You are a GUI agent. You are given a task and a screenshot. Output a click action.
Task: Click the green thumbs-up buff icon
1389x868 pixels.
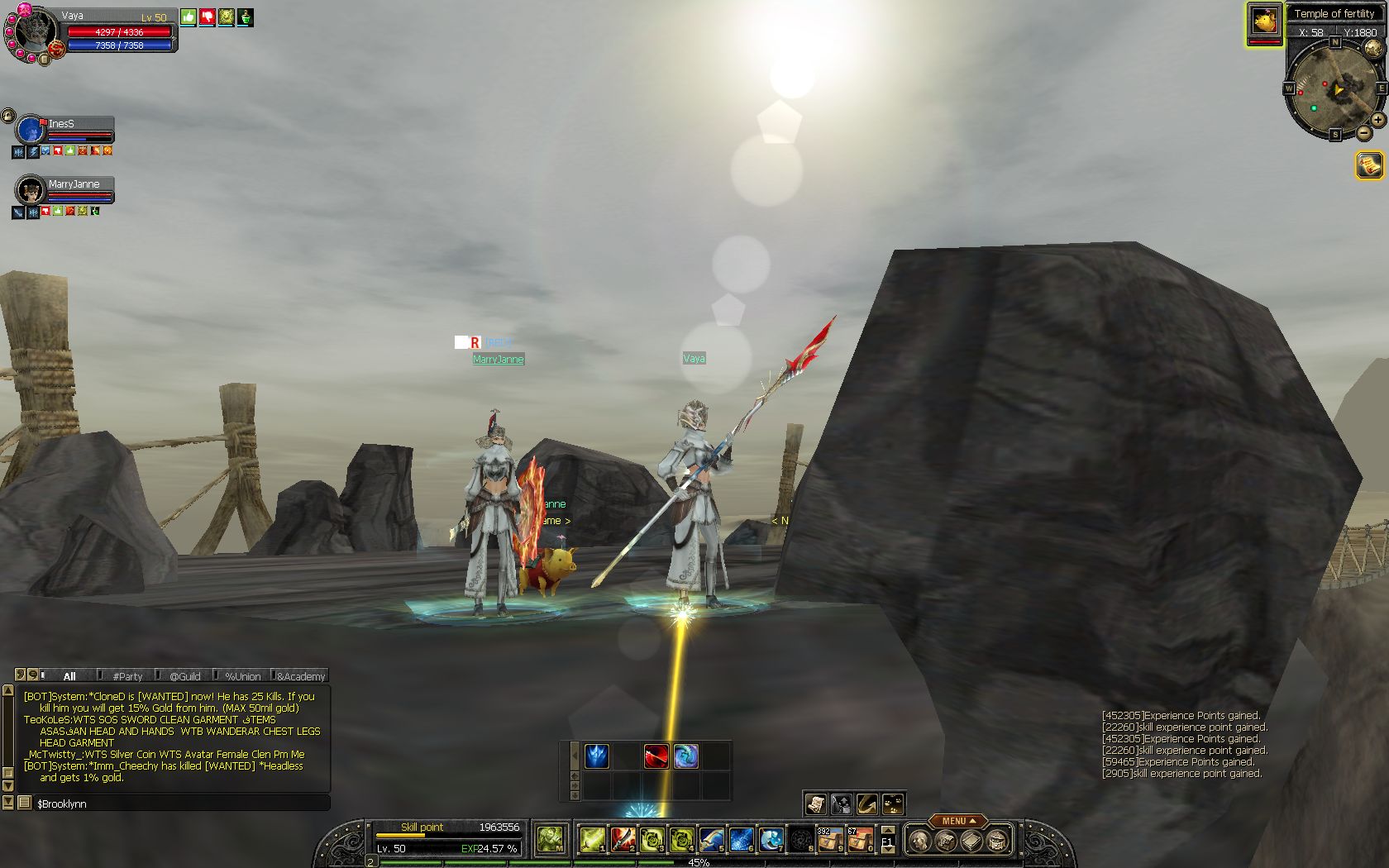click(x=189, y=17)
